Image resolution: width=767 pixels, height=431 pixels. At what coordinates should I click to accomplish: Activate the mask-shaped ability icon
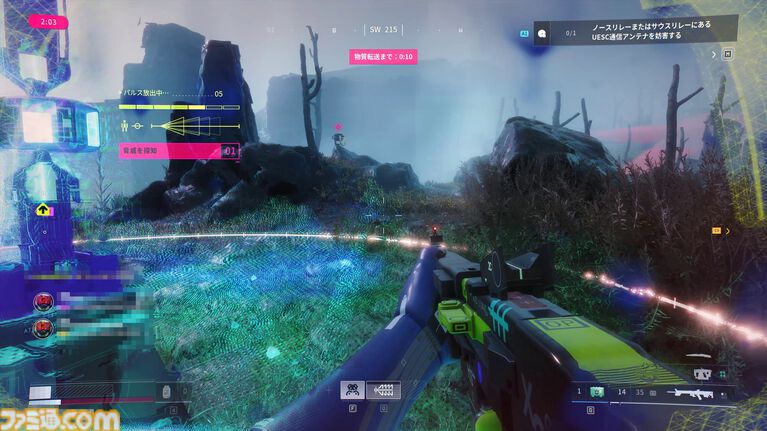(x=351, y=390)
